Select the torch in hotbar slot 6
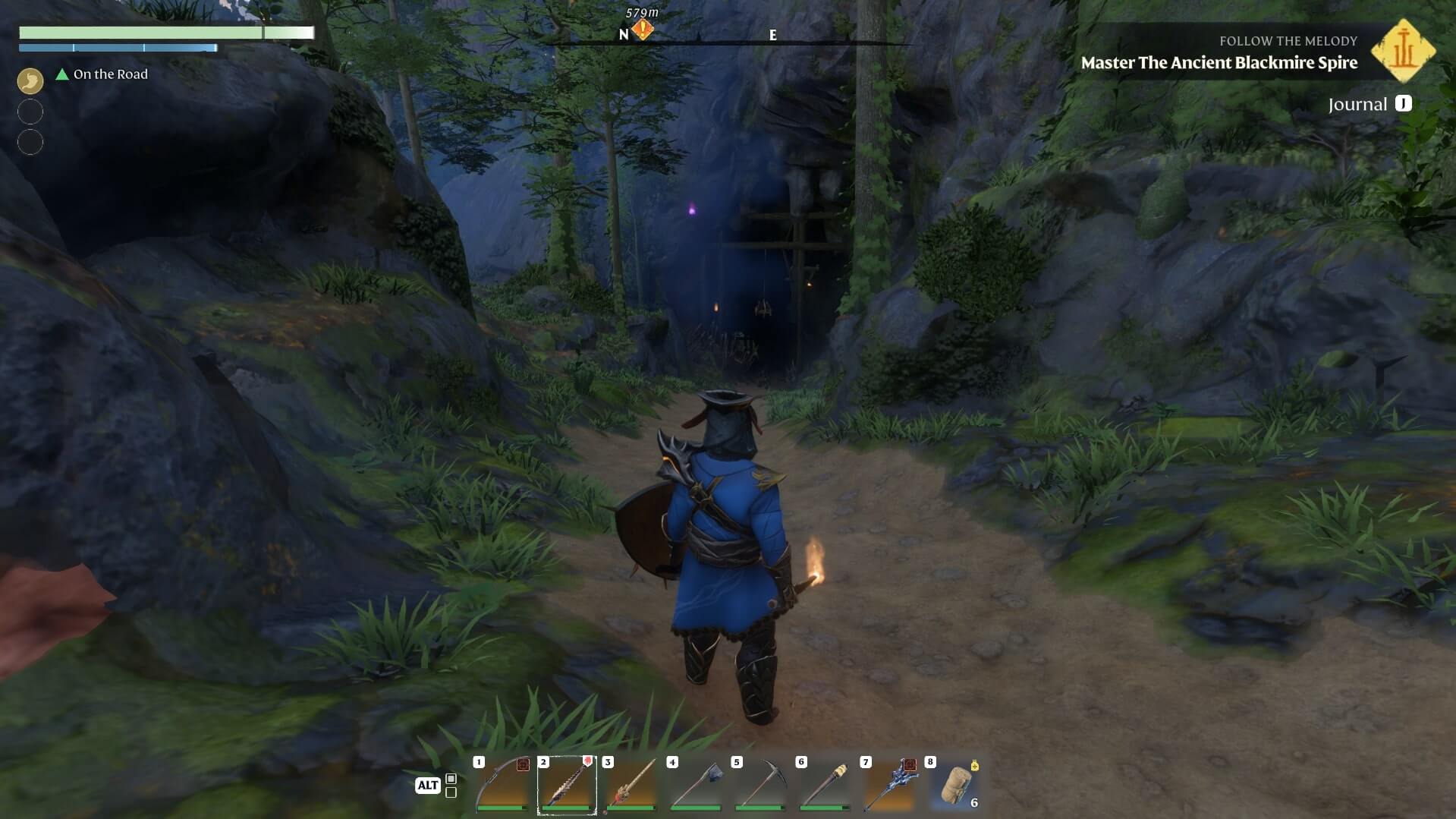 point(824,786)
